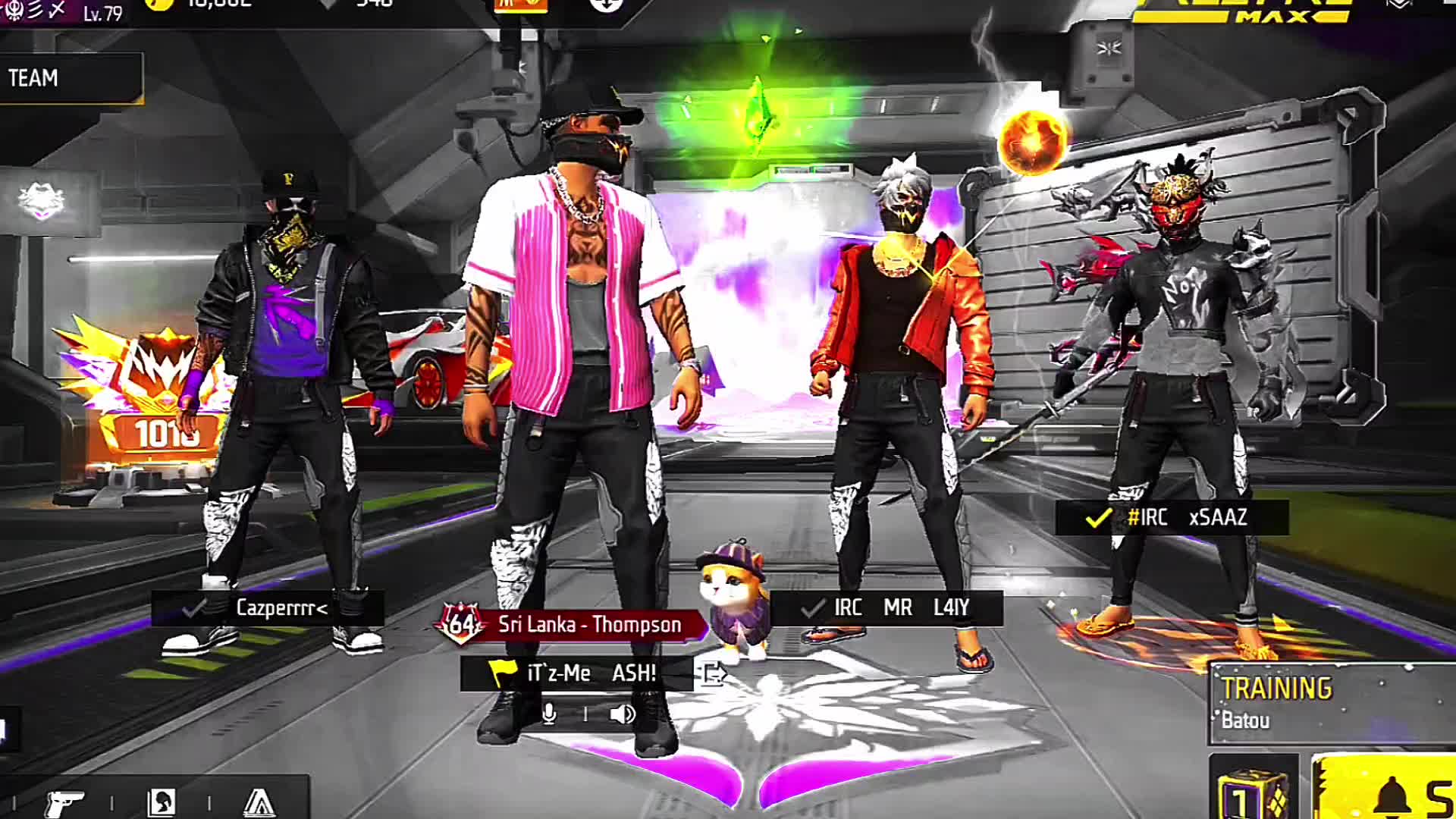
Task: Click the white crest icon on left edge
Action: 42,202
